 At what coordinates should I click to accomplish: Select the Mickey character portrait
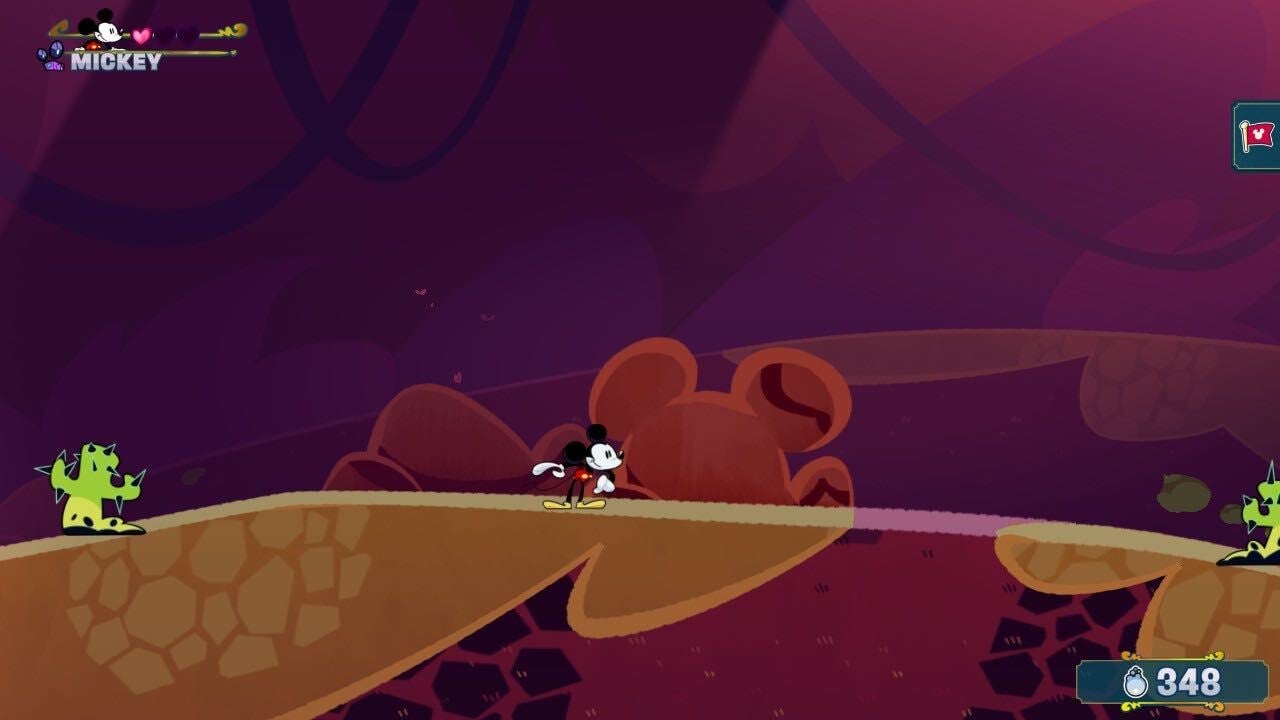click(101, 29)
